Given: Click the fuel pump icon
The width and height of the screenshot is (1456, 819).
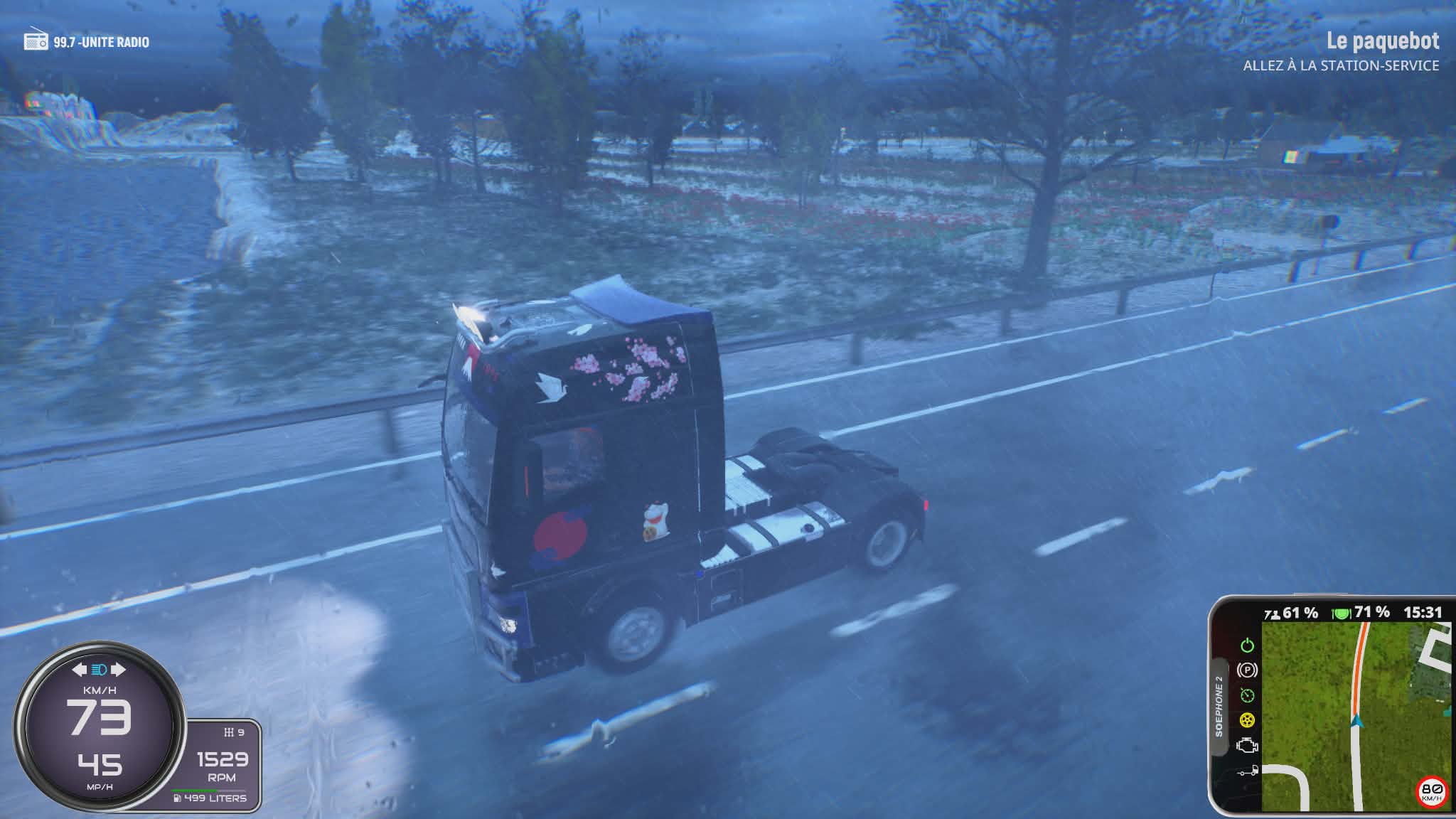Looking at the screenshot, I should tap(177, 798).
